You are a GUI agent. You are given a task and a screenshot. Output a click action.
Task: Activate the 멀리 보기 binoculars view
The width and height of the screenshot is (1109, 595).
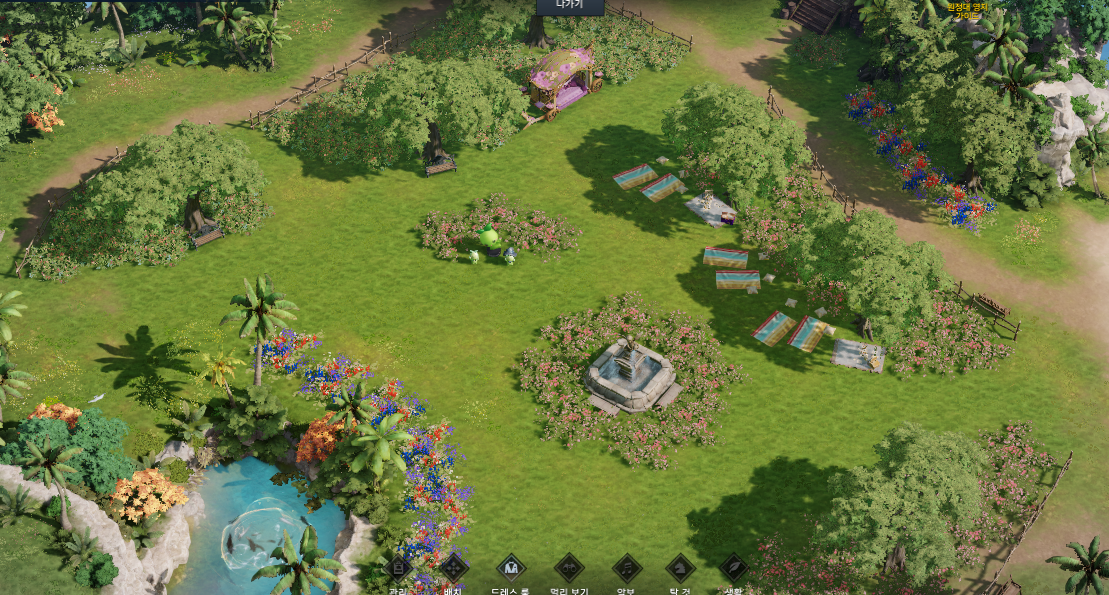click(569, 568)
